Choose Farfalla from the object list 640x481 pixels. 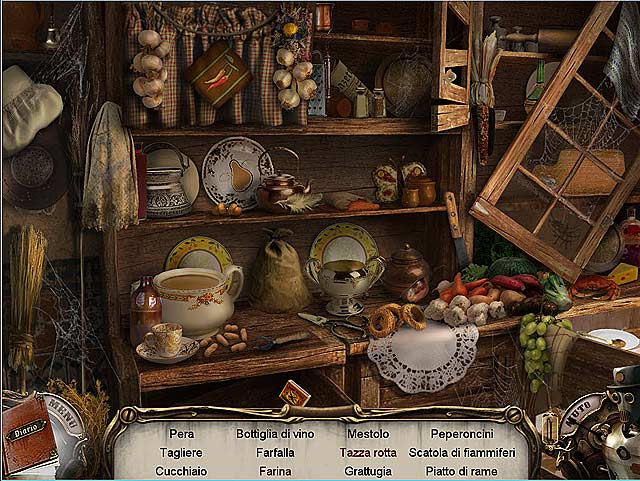click(x=275, y=452)
